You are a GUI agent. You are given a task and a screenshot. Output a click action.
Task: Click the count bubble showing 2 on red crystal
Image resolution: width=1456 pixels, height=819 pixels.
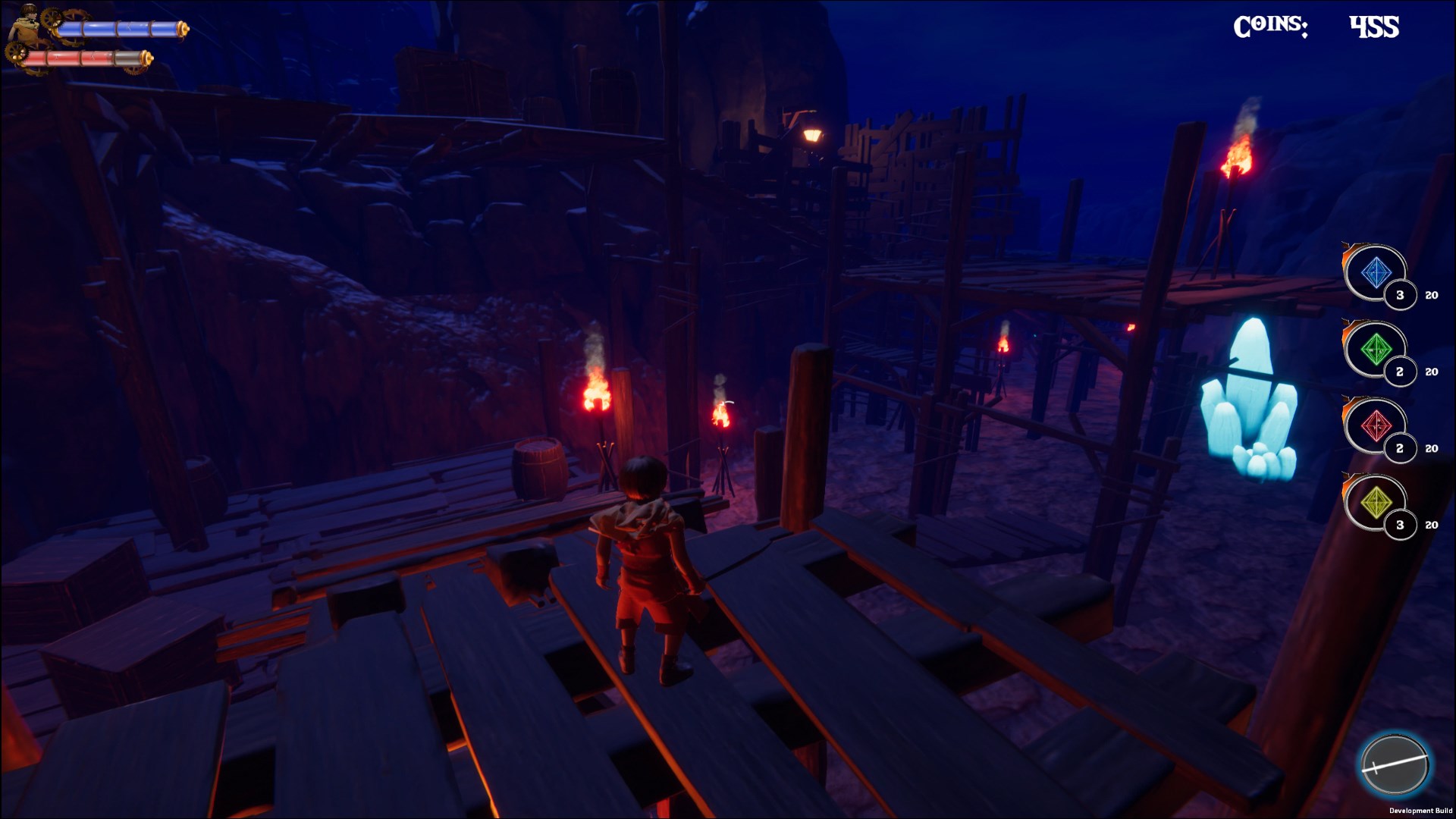click(x=1400, y=447)
